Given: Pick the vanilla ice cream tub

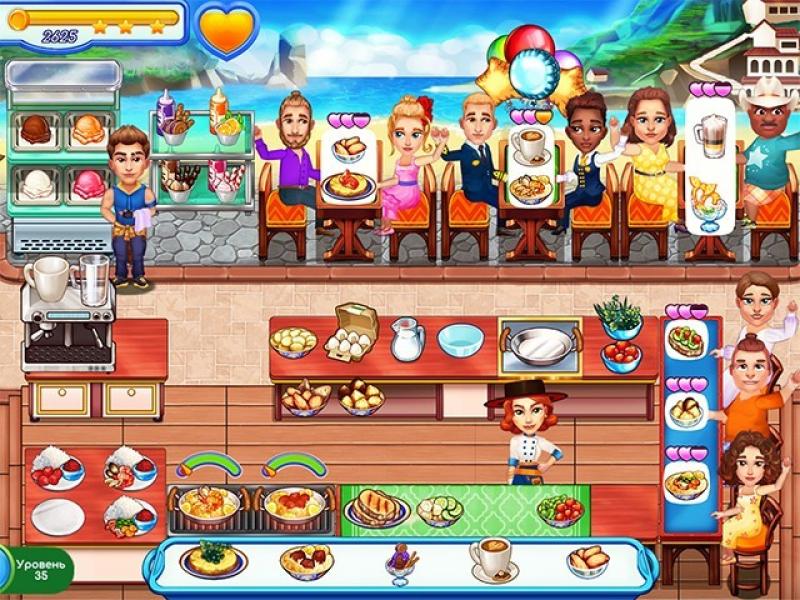Looking at the screenshot, I should point(37,183).
